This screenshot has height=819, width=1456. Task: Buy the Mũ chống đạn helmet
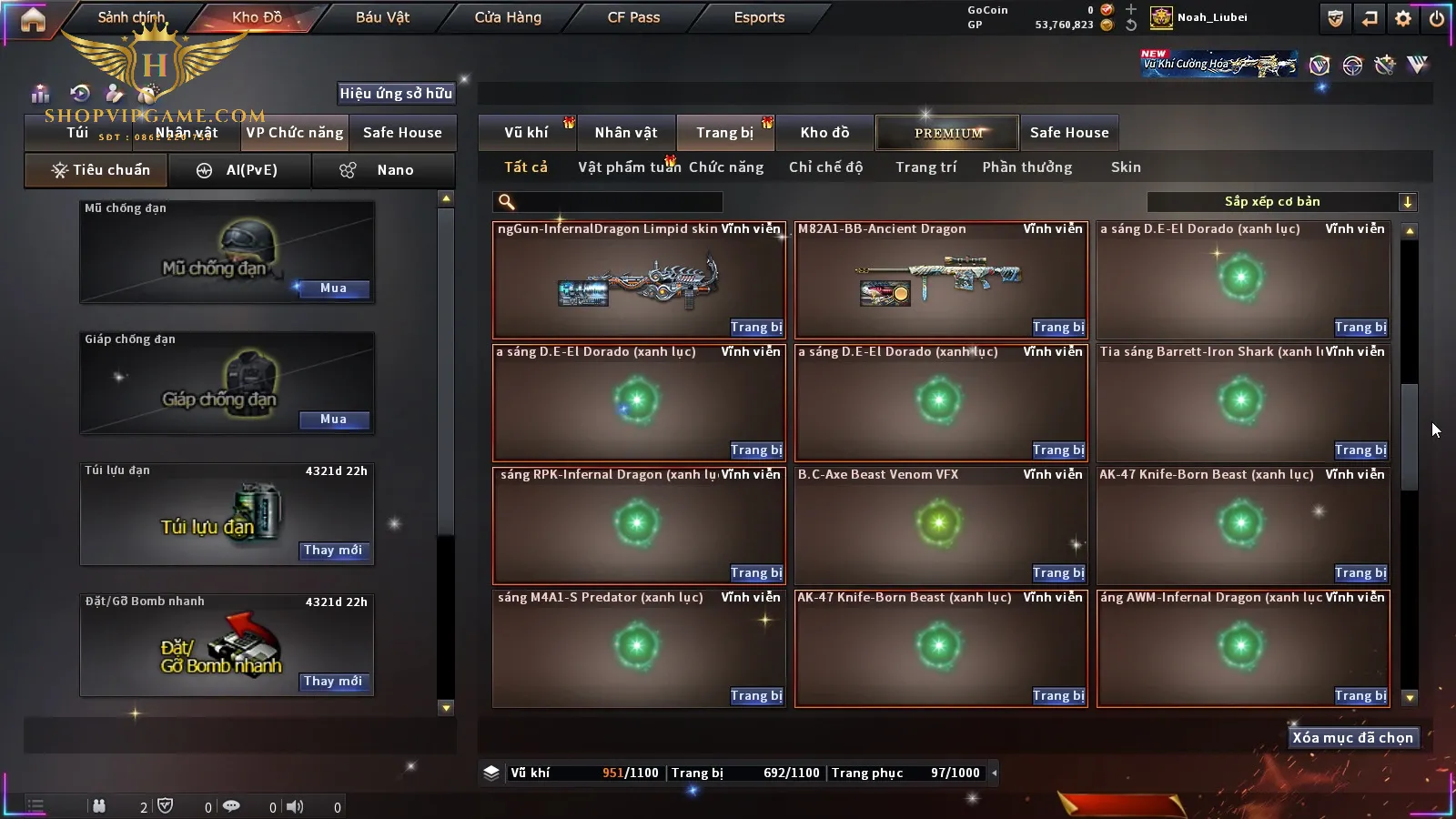point(333,288)
